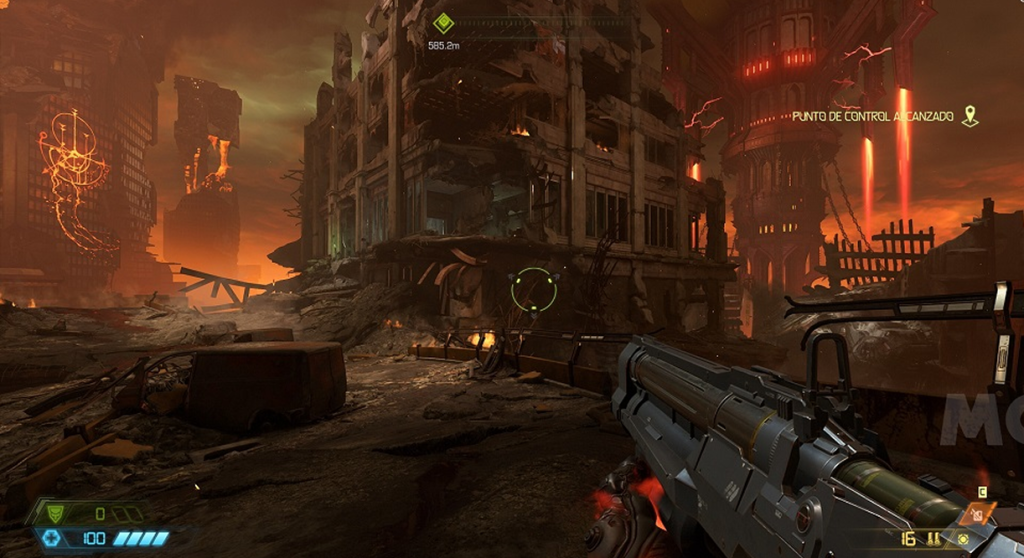The image size is (1024, 558).
Task: Click the green objective marker diamond
Action: pos(443,22)
